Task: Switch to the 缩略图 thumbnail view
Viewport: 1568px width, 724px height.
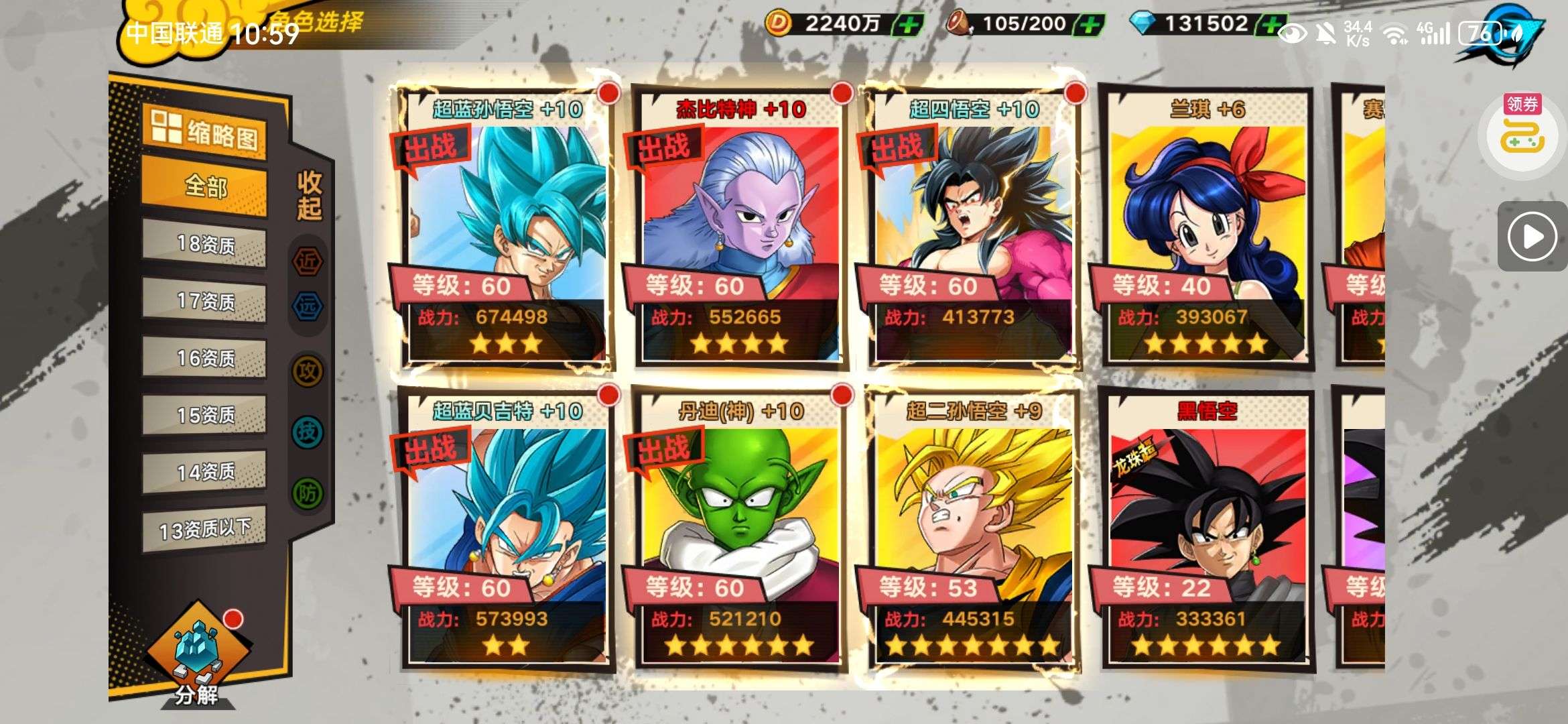Action: (x=204, y=132)
